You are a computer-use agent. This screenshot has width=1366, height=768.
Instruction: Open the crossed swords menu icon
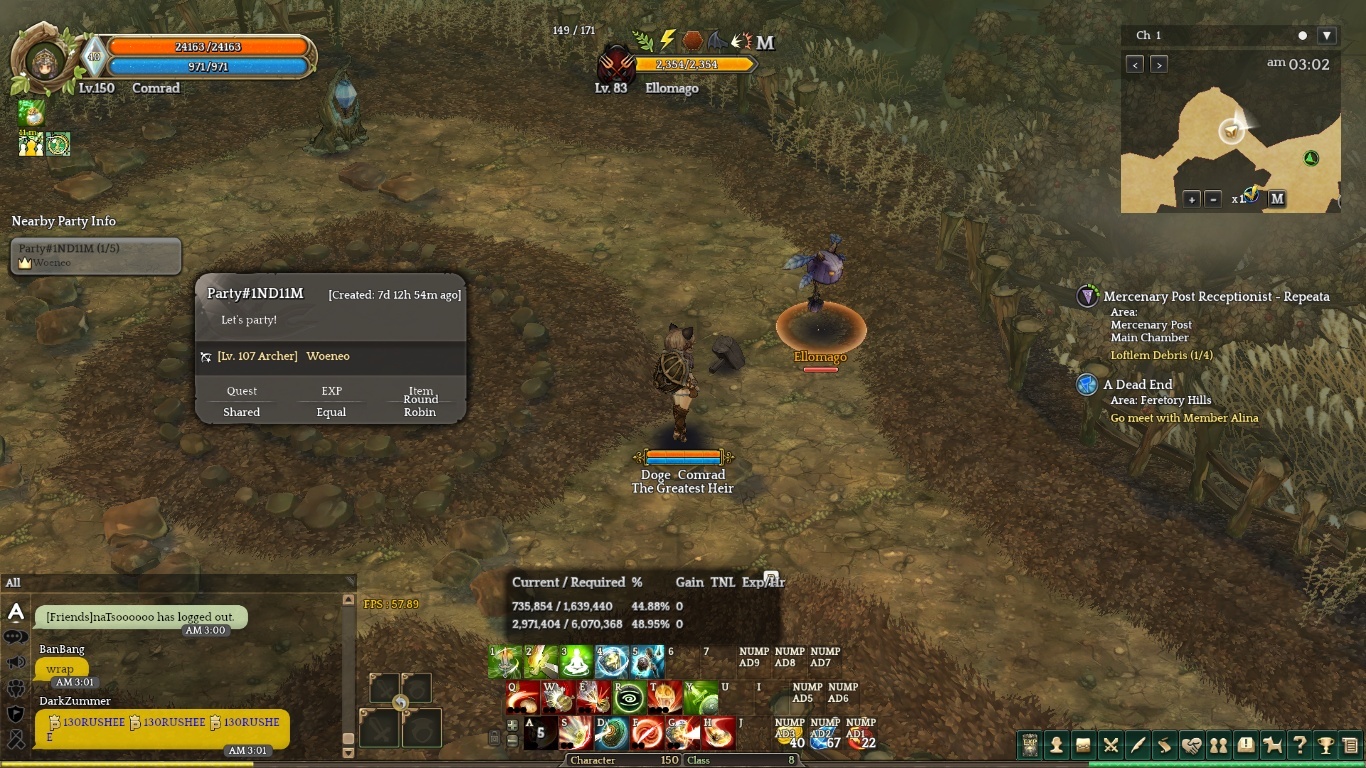pos(1110,745)
